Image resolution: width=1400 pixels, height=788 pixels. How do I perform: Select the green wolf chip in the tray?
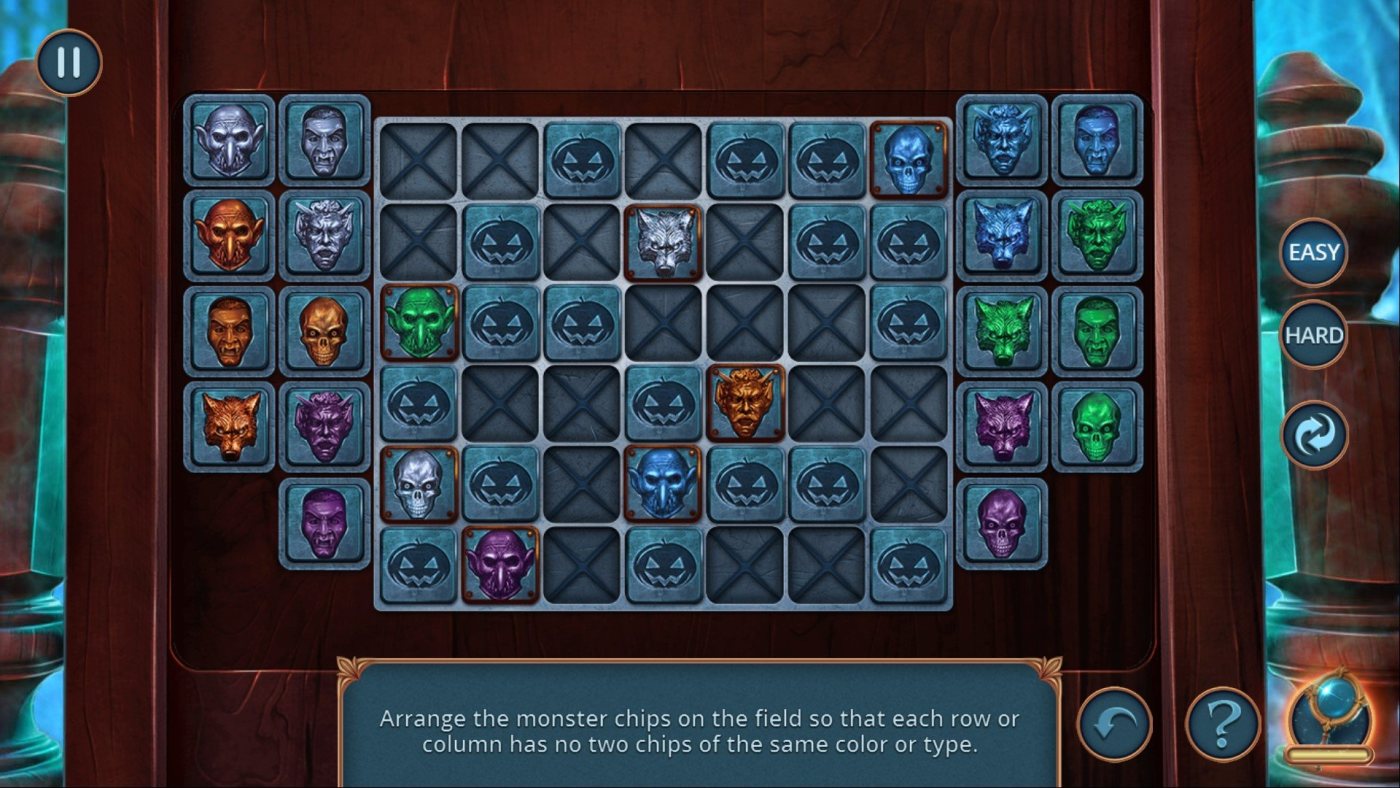[1002, 331]
